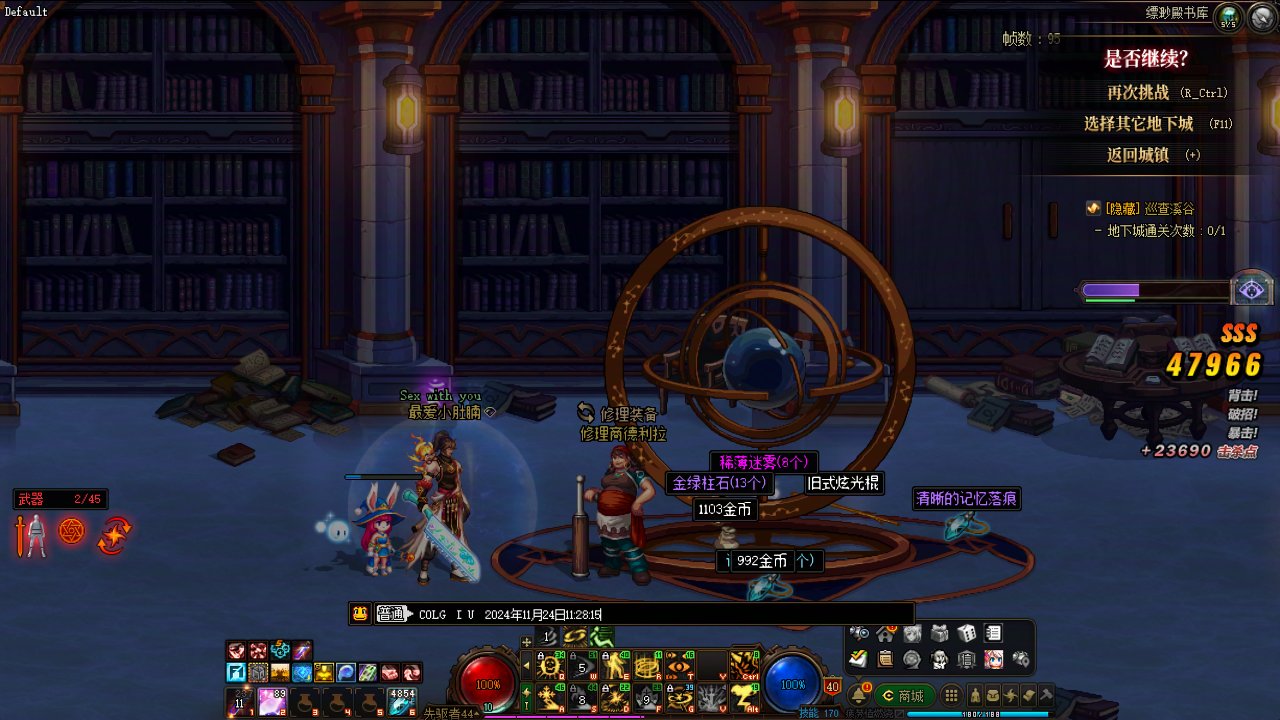Open the gift box icon
1280x720 pixels.
click(939, 633)
